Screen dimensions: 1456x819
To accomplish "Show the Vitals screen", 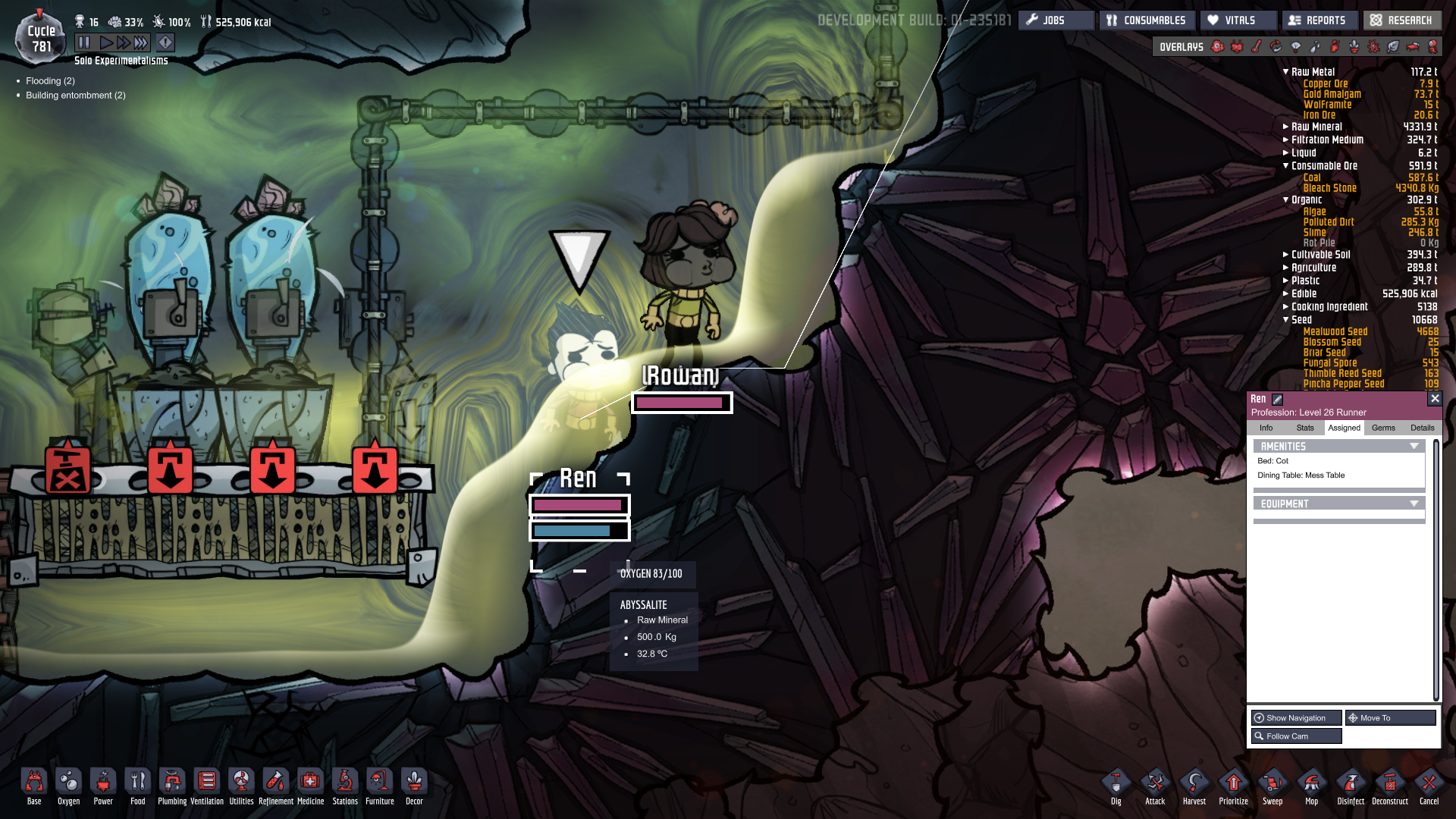I will [x=1238, y=20].
